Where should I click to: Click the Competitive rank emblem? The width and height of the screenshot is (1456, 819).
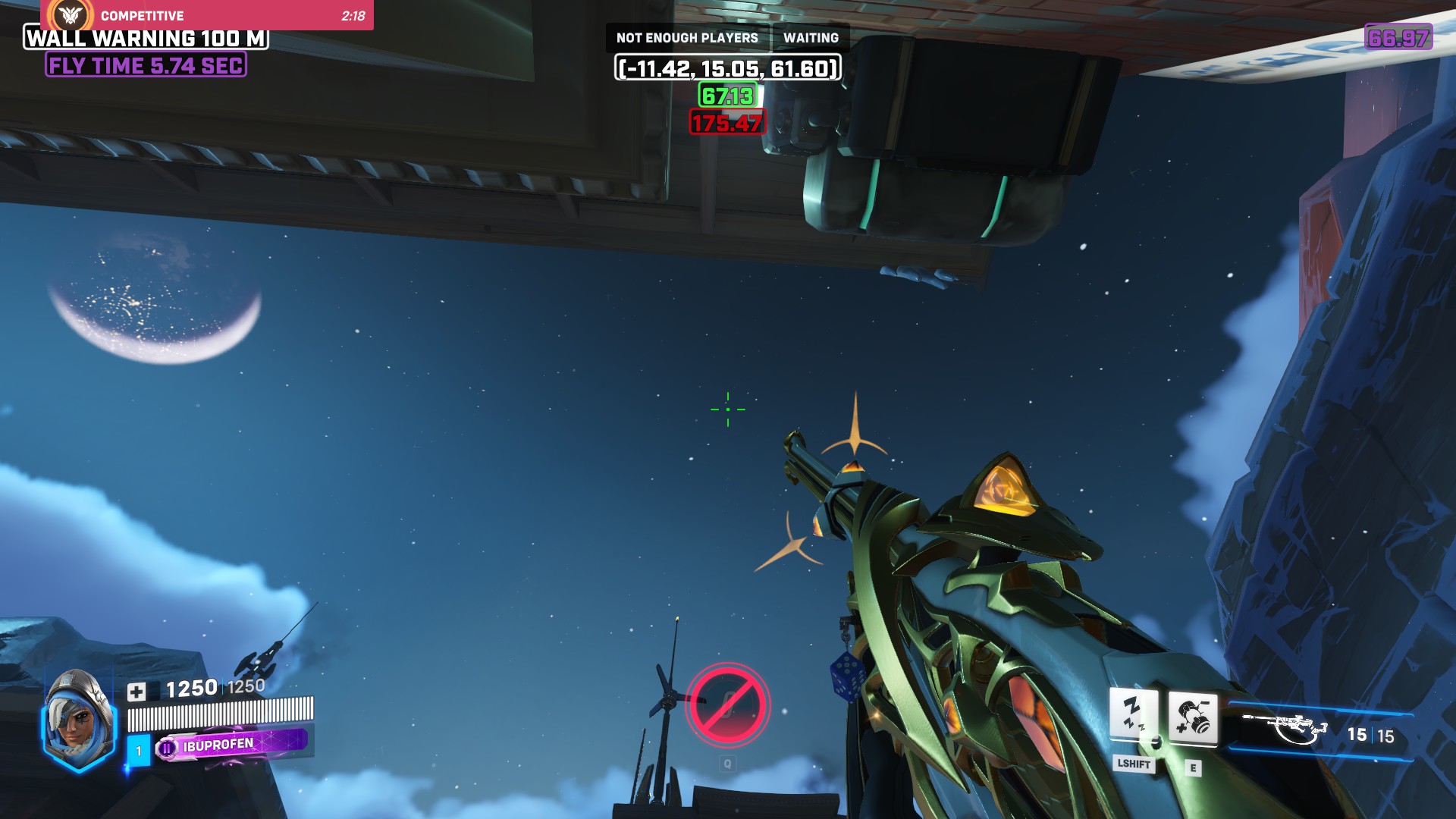(71, 15)
